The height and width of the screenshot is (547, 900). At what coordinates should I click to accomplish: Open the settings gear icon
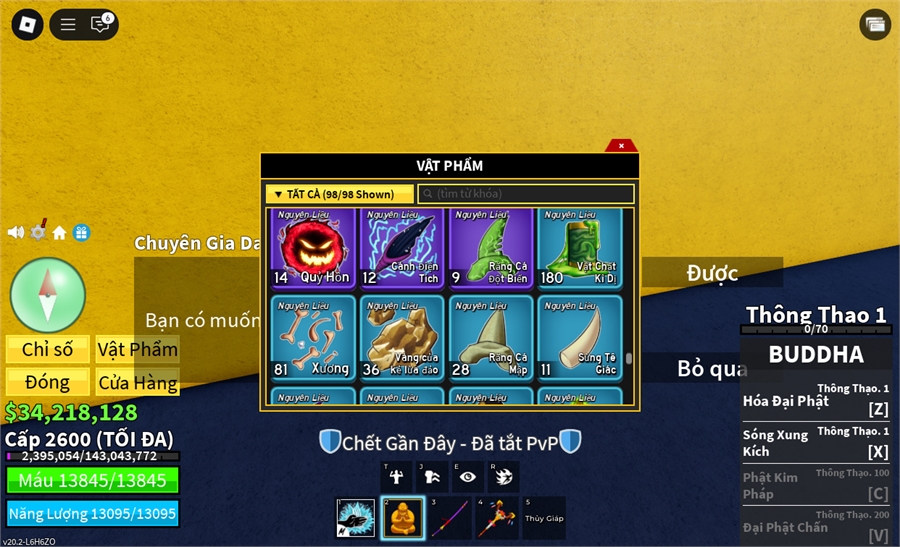coord(38,232)
